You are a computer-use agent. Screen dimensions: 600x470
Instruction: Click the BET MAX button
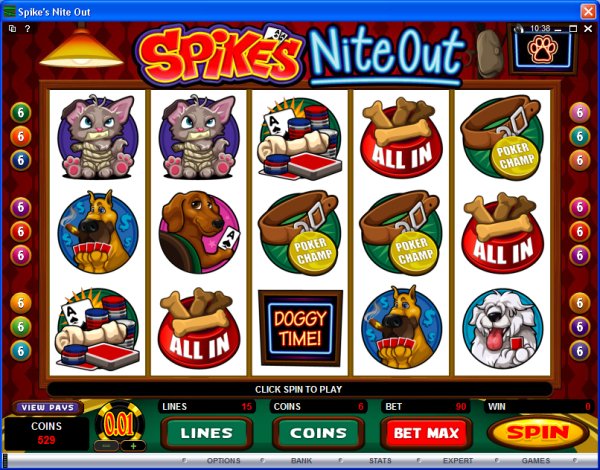coord(427,433)
